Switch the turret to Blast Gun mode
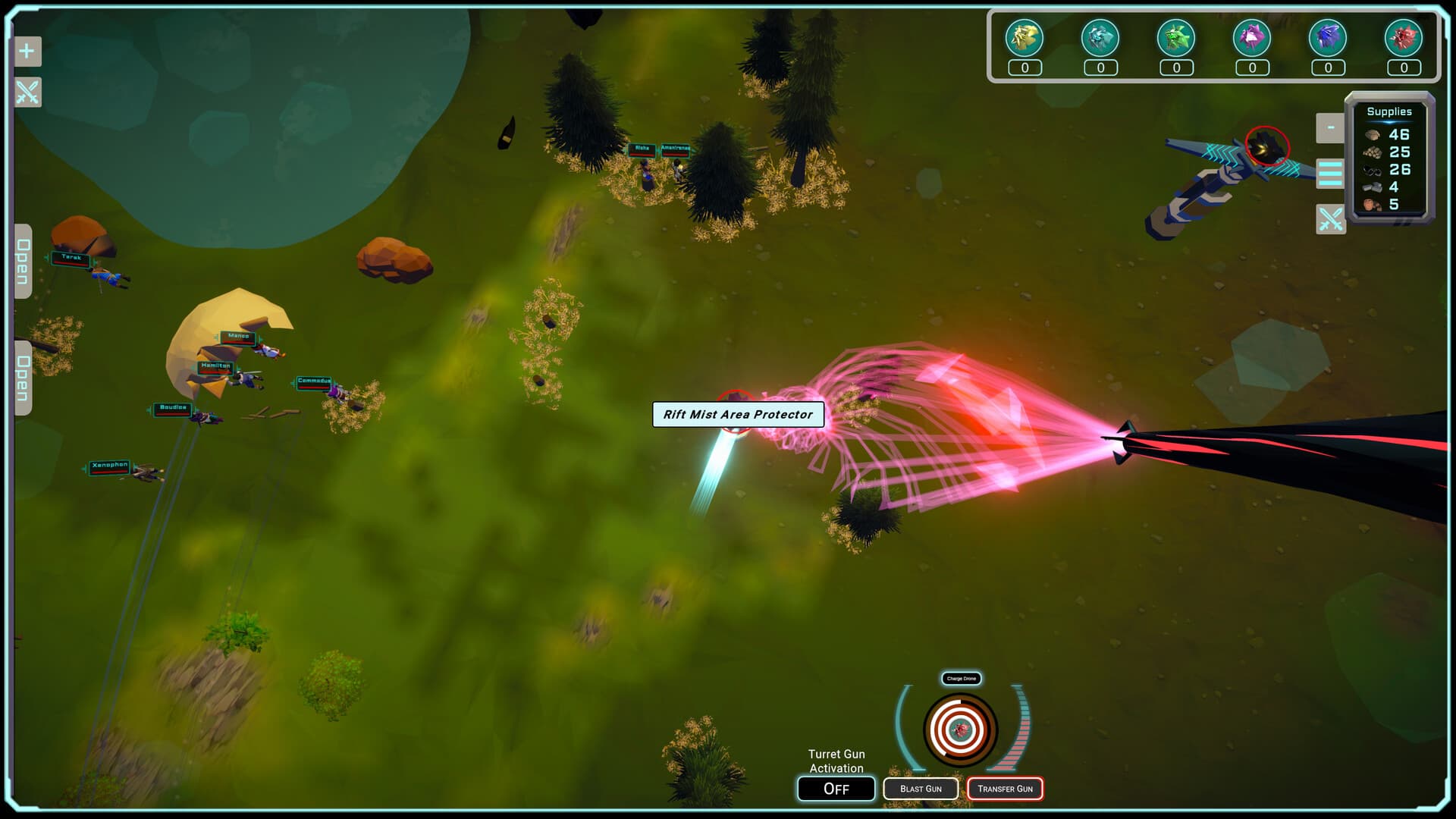1456x819 pixels. [921, 789]
